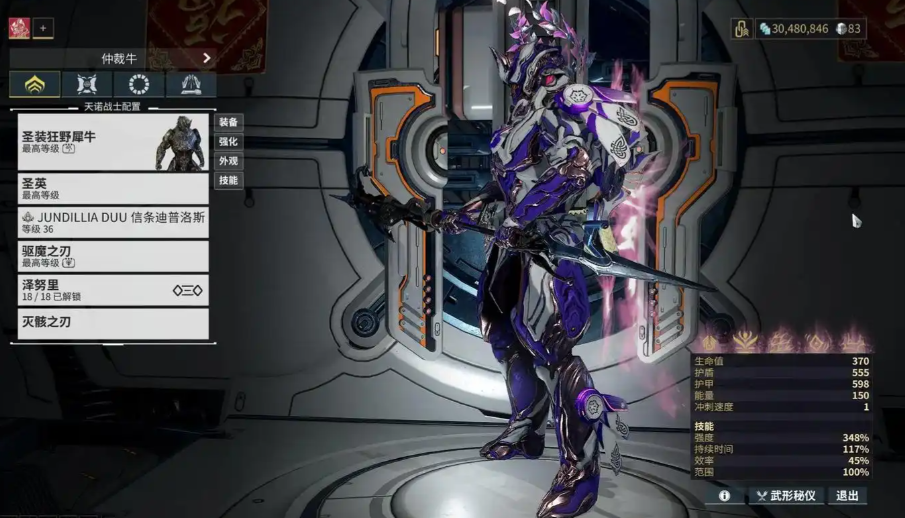Select the 灭骸之刃 slot

pyautogui.click(x=113, y=323)
